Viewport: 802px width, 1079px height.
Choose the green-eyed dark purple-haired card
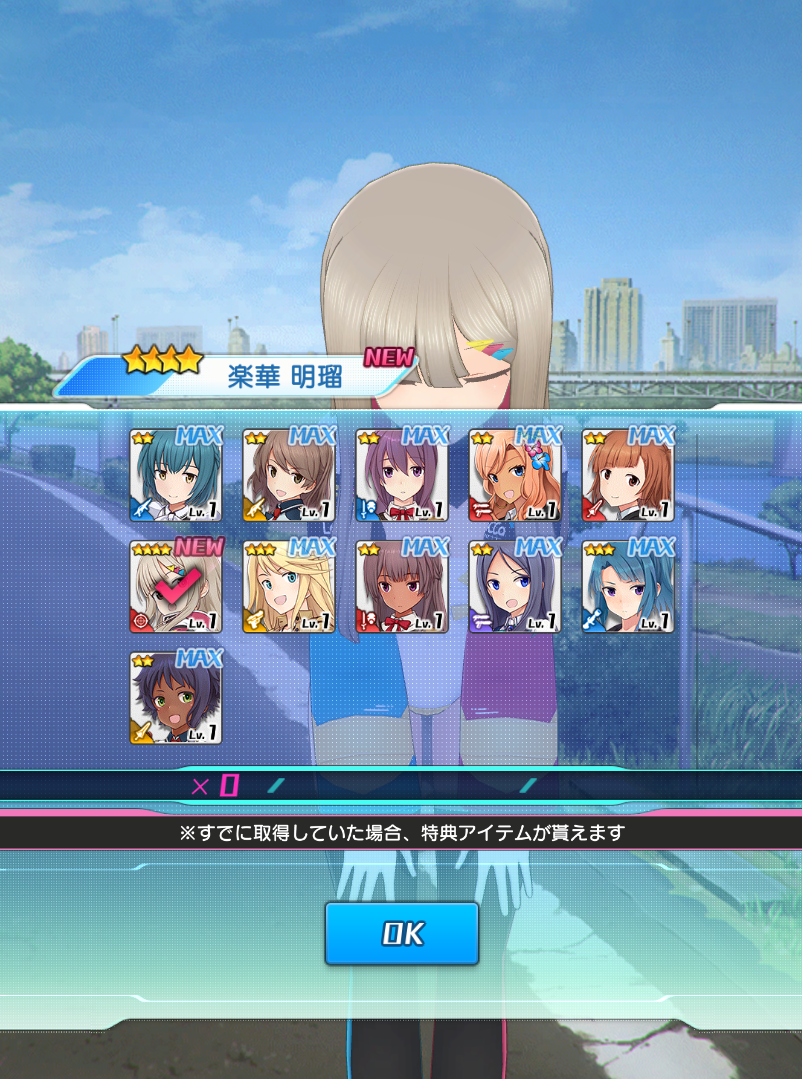pos(176,698)
